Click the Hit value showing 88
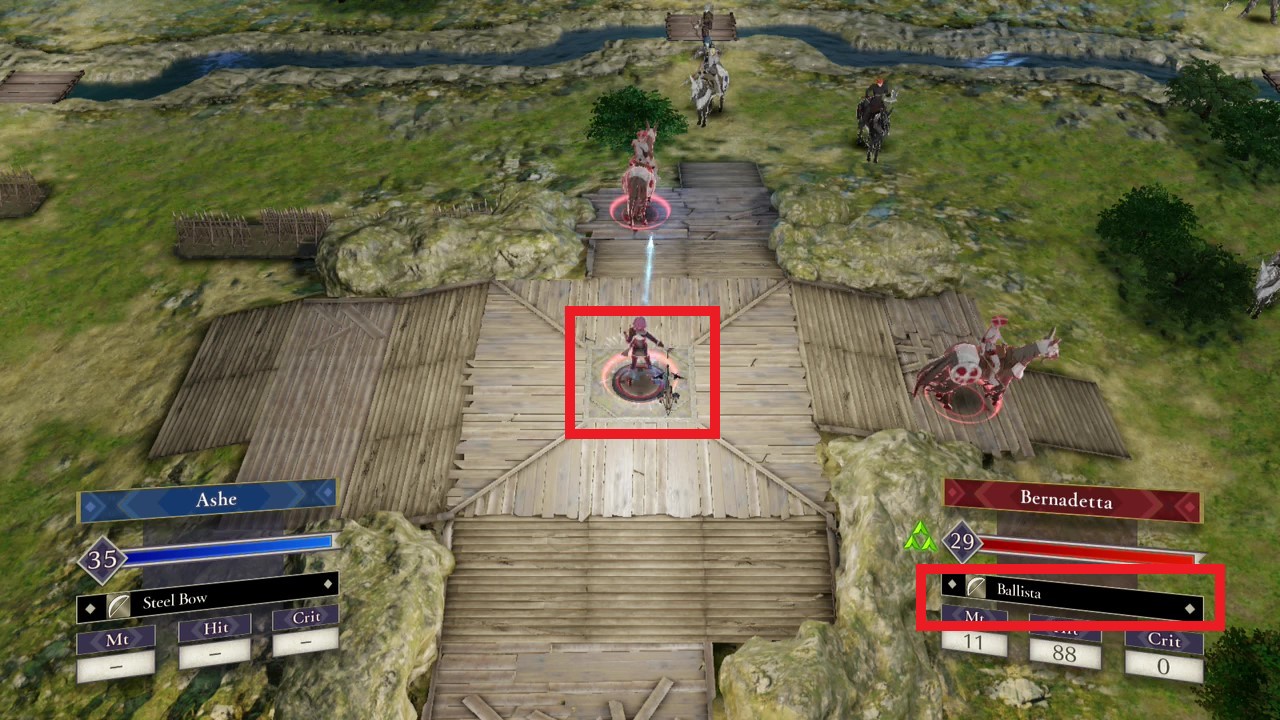The image size is (1280, 720). (1065, 655)
